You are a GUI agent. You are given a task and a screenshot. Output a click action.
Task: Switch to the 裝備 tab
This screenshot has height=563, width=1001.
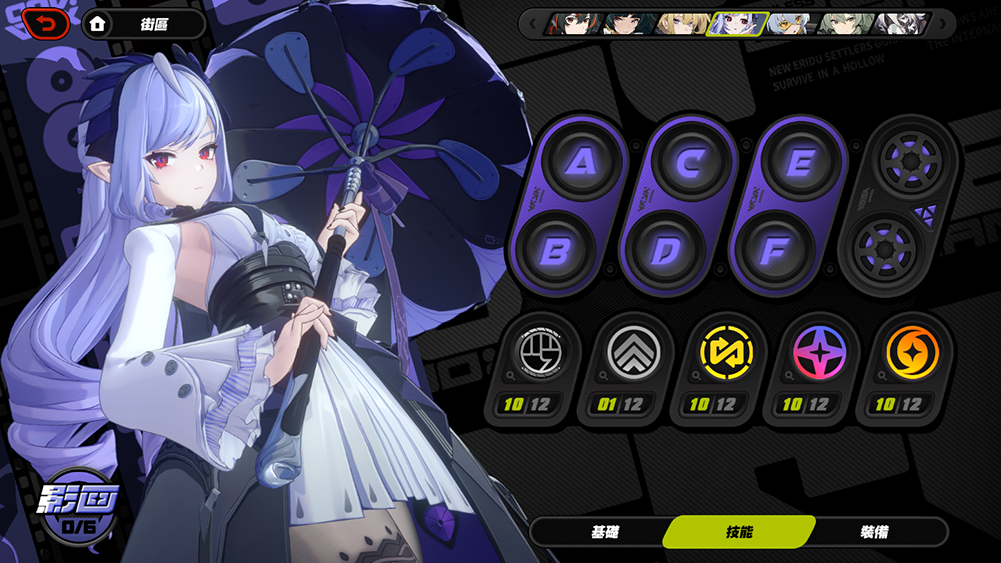pyautogui.click(x=873, y=532)
